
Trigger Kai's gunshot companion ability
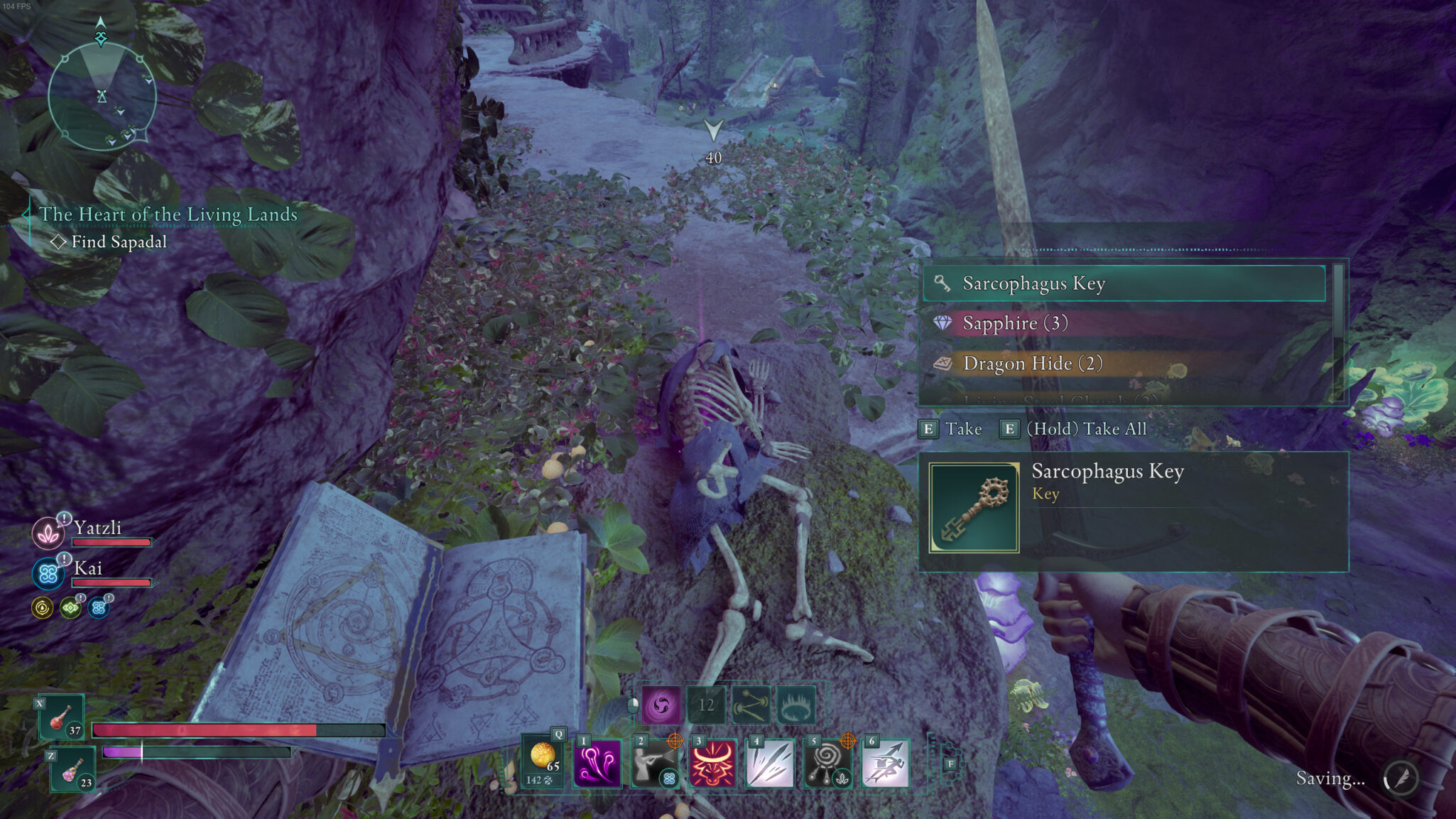tap(655, 764)
